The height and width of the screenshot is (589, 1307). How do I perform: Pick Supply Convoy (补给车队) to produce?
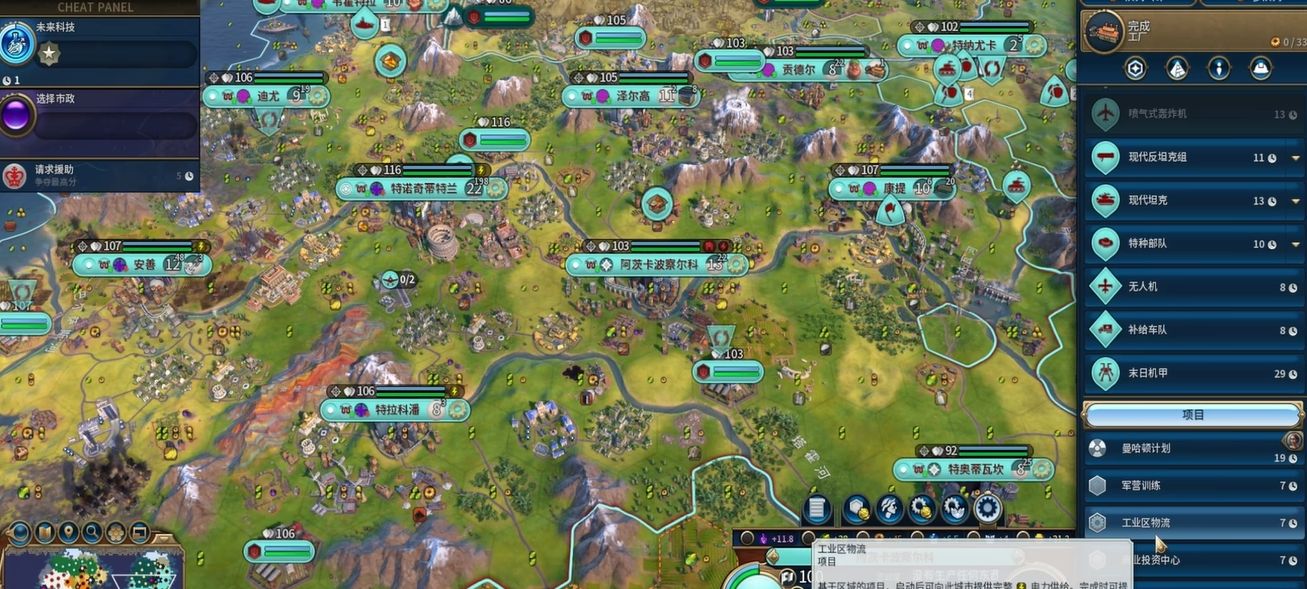click(1190, 330)
